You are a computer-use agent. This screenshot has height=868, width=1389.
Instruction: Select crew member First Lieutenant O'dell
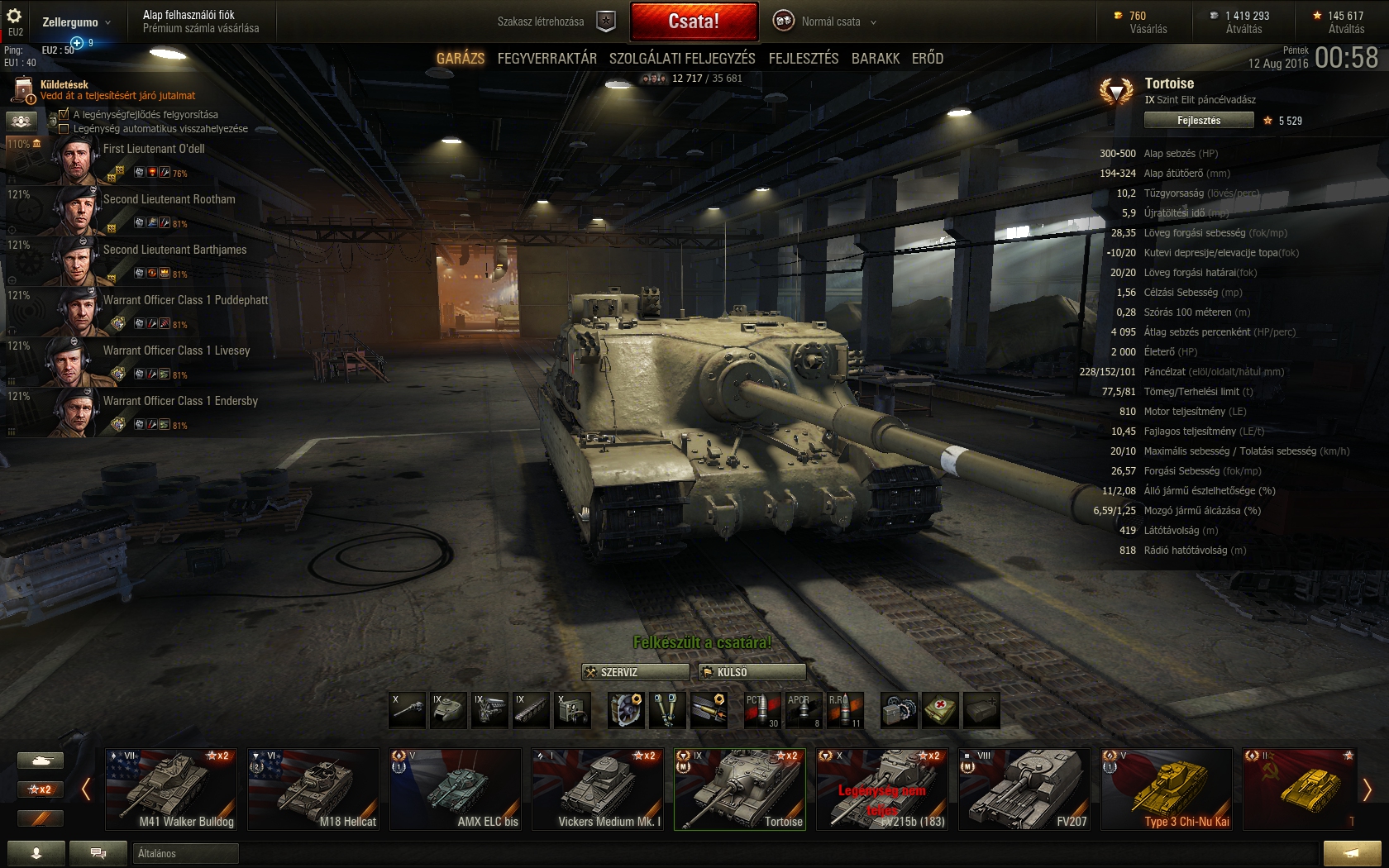pyautogui.click(x=154, y=150)
